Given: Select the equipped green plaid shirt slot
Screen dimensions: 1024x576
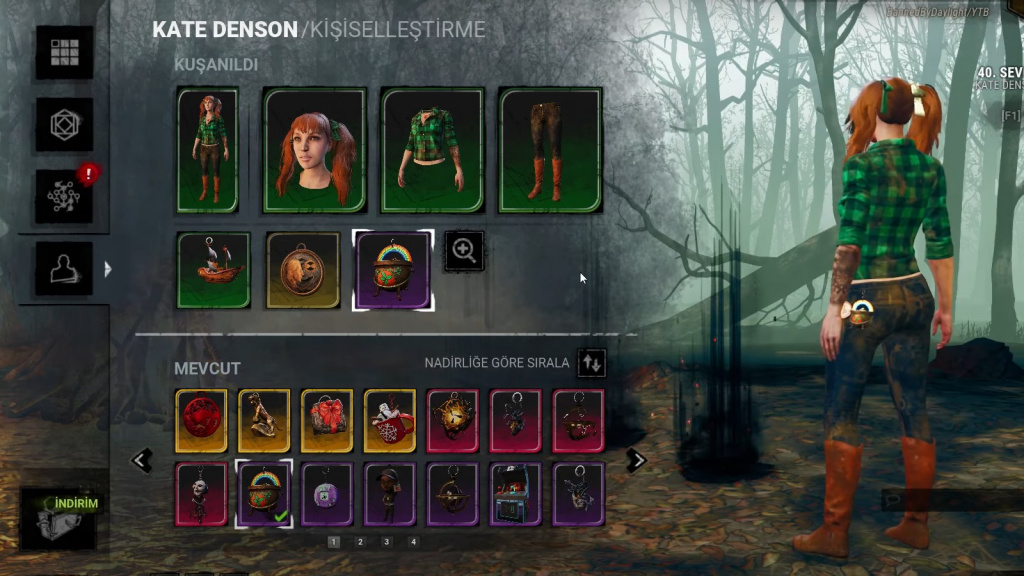Looking at the screenshot, I should coord(433,150).
